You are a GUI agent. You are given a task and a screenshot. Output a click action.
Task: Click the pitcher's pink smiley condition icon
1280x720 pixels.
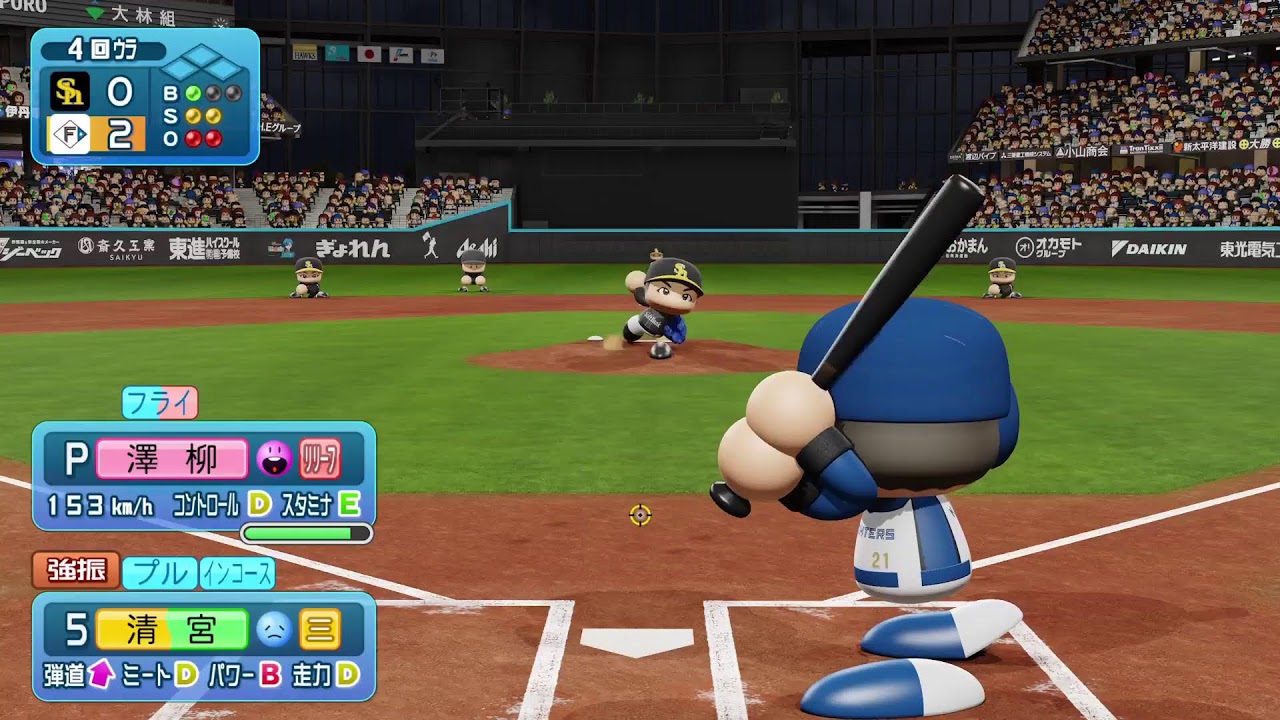coord(273,459)
